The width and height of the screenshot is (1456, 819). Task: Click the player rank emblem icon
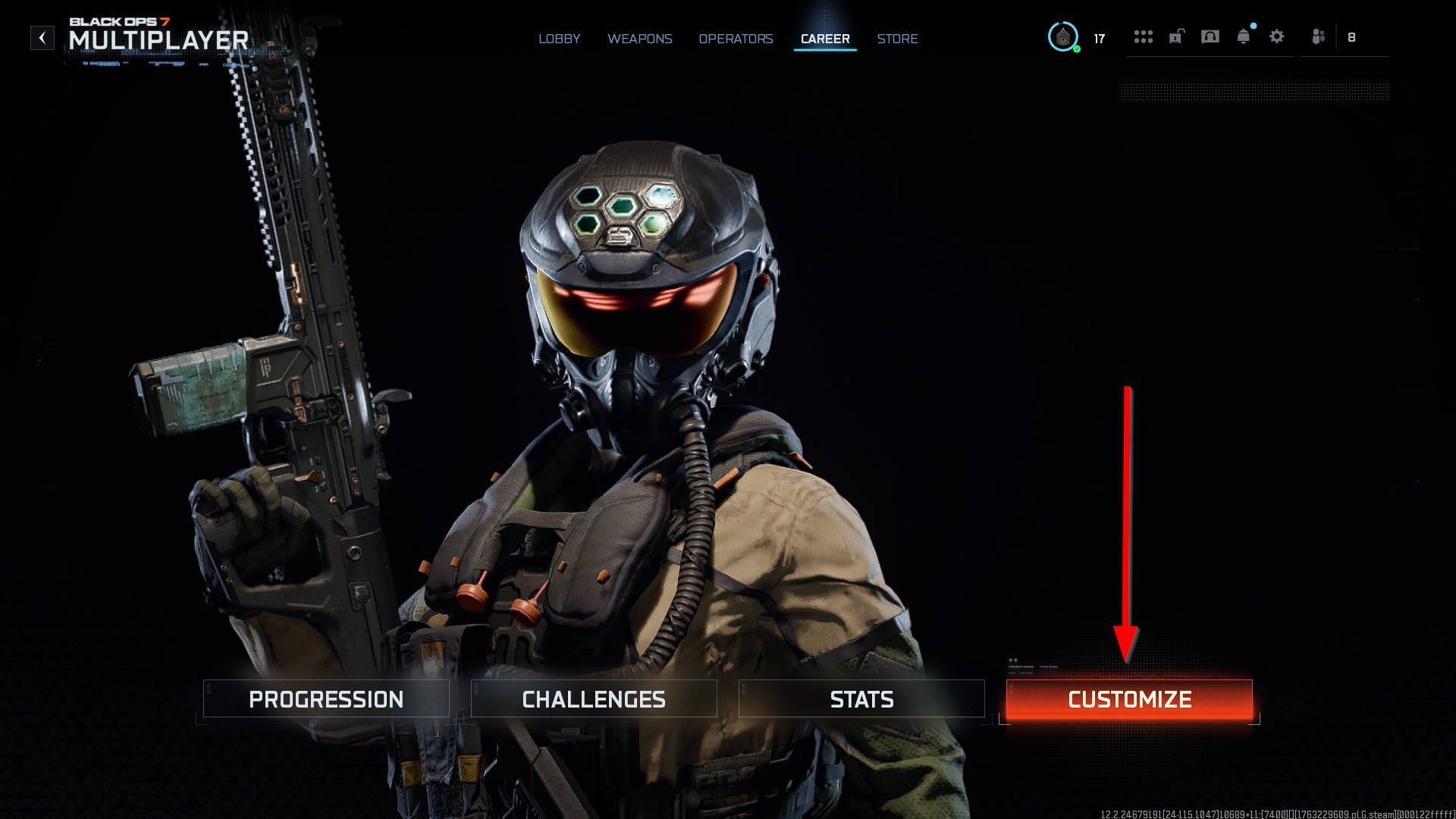(x=1063, y=37)
